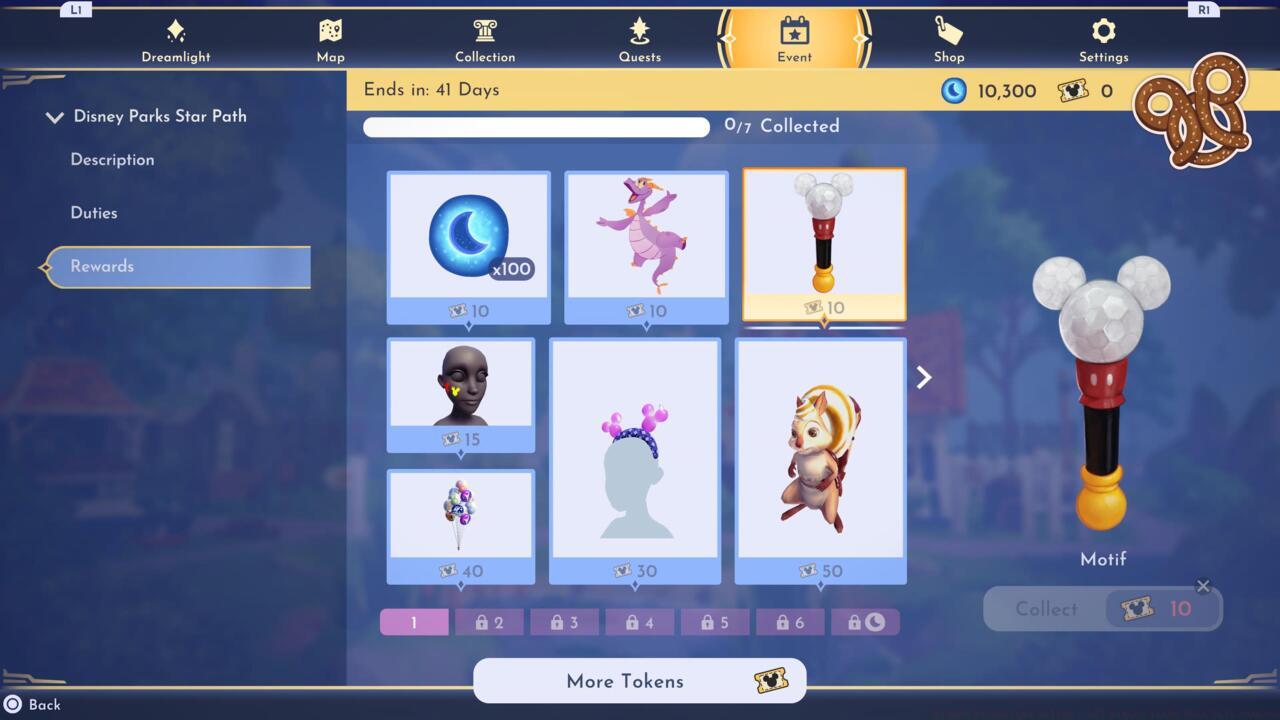Select rewards page 1
1280x720 pixels.
413,621
